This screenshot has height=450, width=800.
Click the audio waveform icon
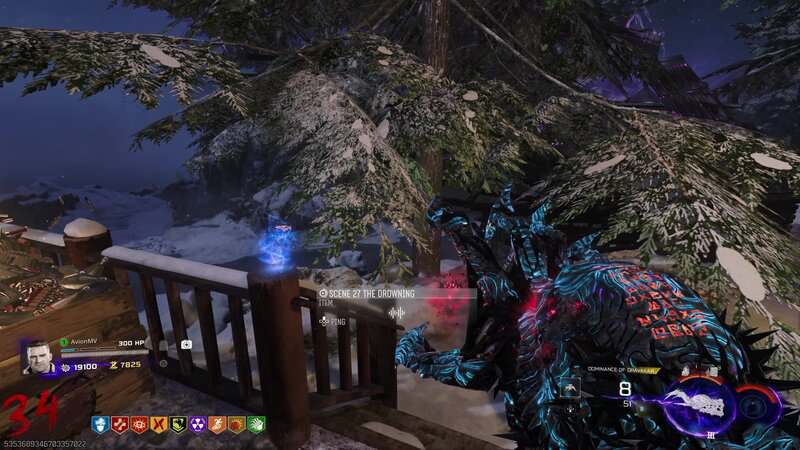pyautogui.click(x=397, y=313)
